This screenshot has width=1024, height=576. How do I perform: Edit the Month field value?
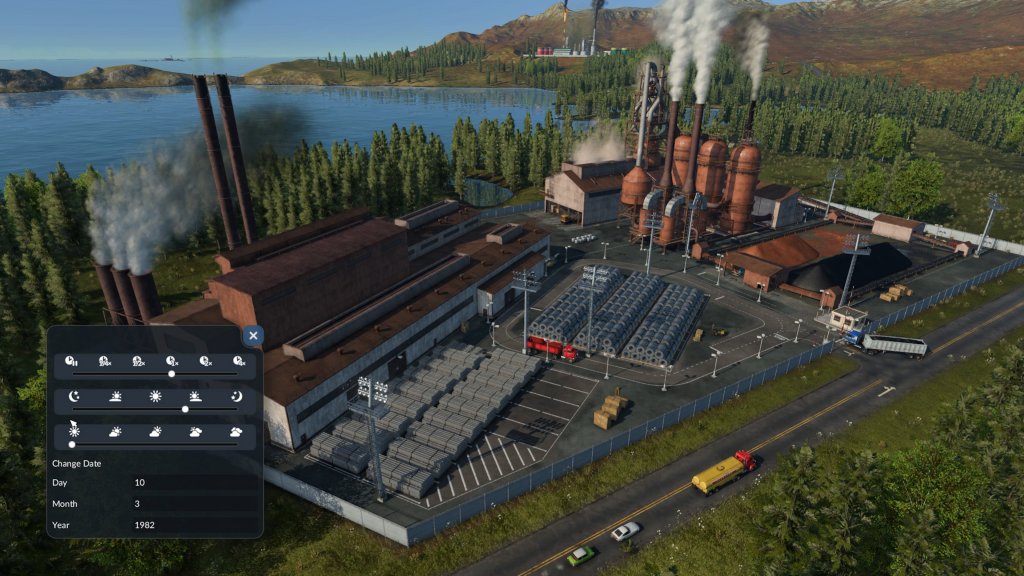(190, 503)
